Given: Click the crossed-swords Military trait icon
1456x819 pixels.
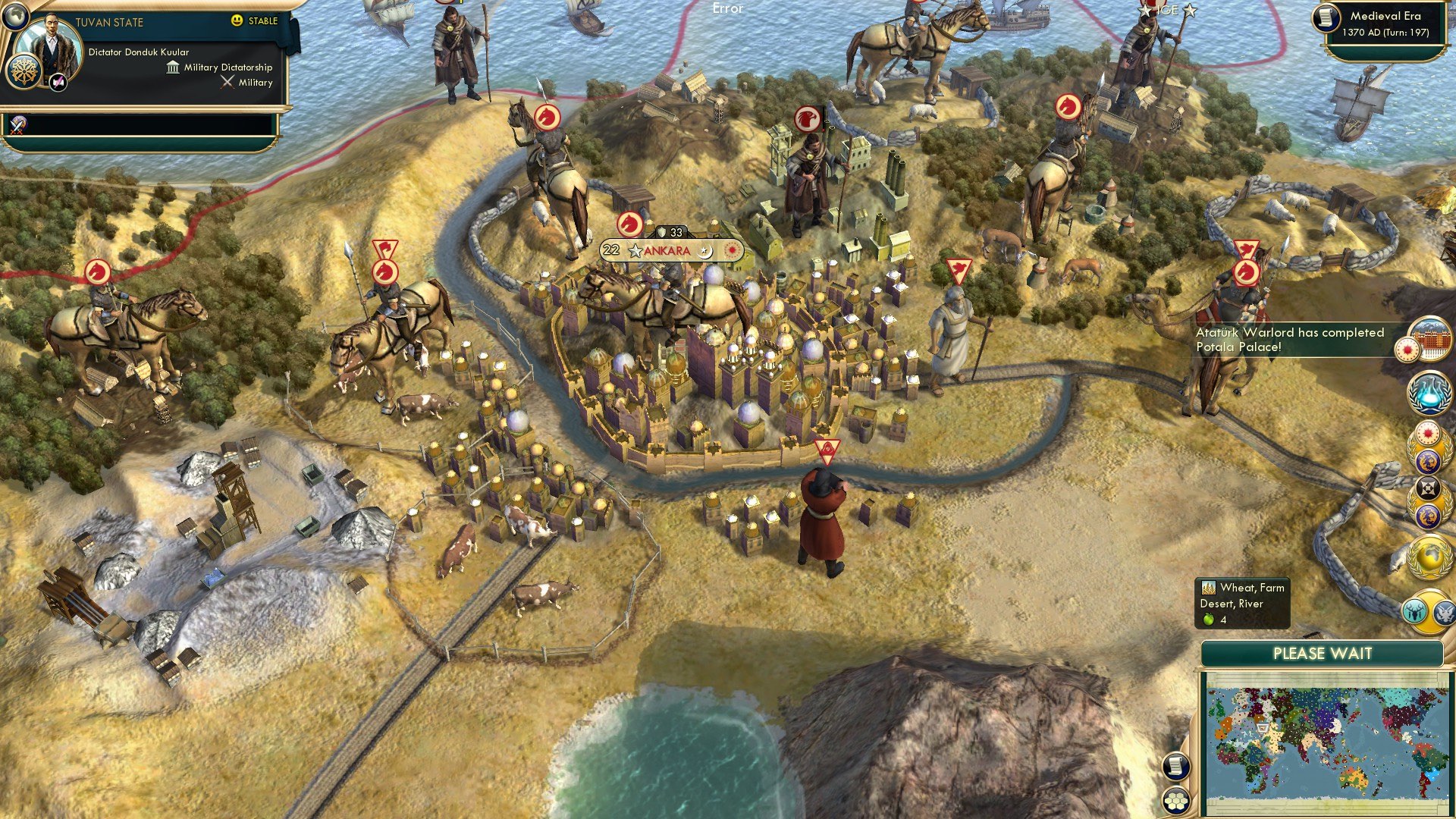Looking at the screenshot, I should (227, 82).
